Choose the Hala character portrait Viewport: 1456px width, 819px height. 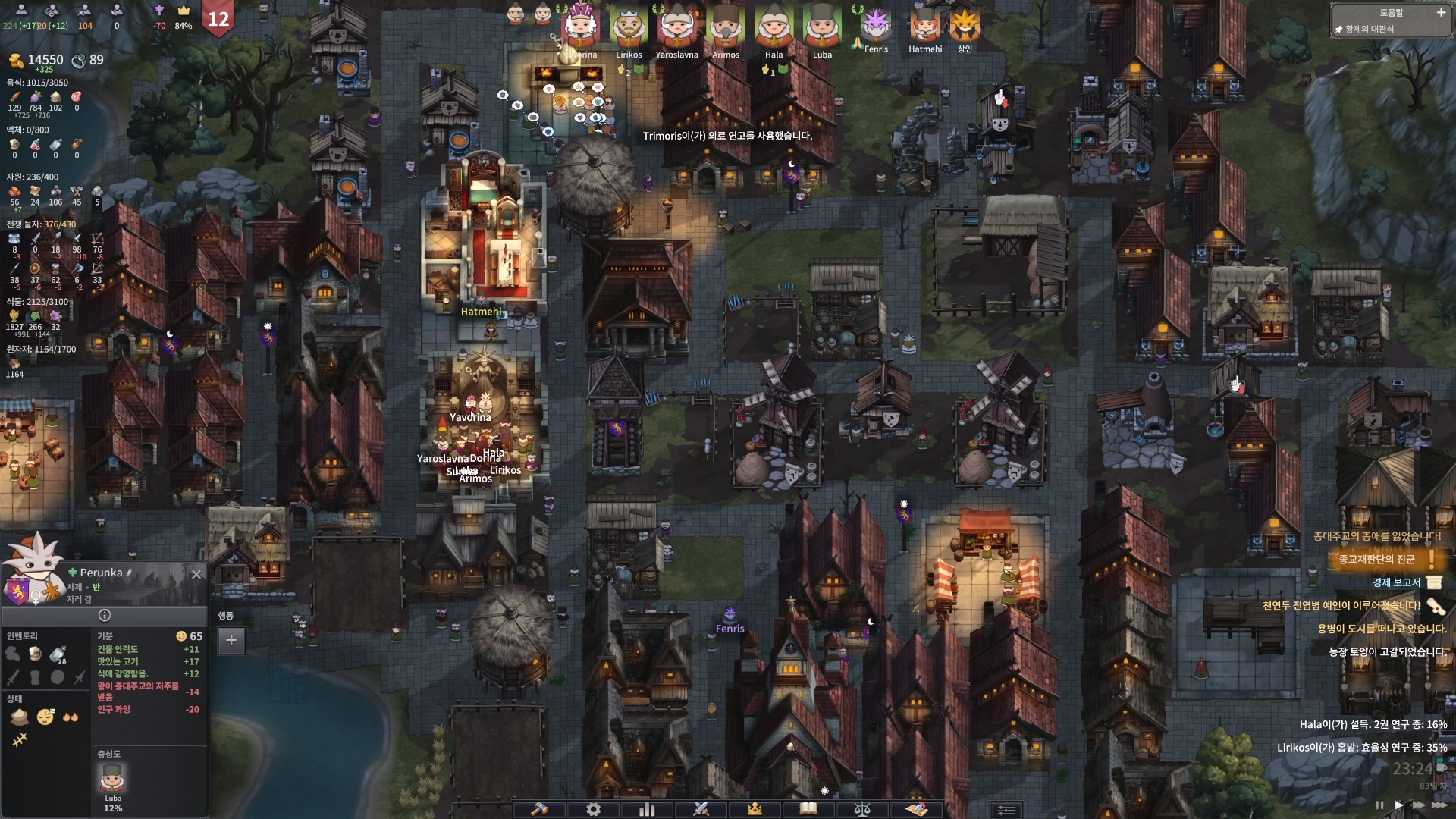click(773, 29)
